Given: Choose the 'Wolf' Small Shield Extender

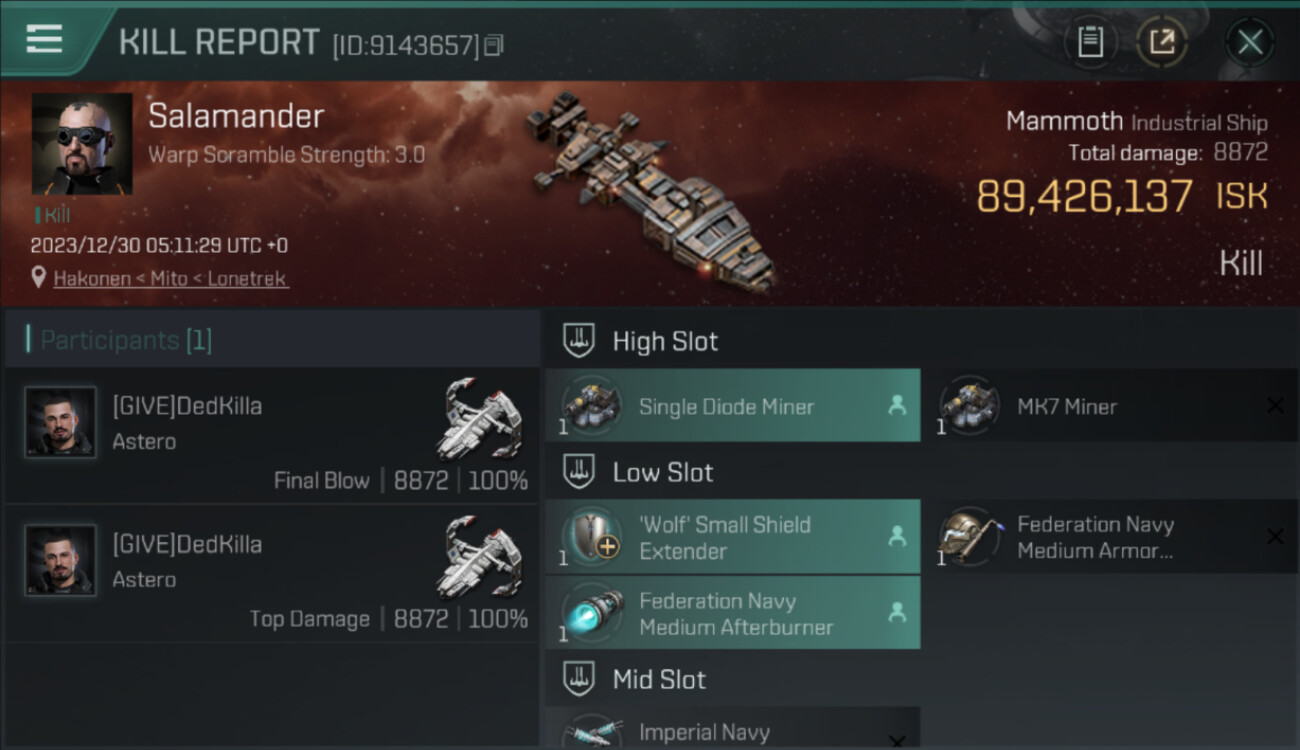Looking at the screenshot, I should coord(732,537).
